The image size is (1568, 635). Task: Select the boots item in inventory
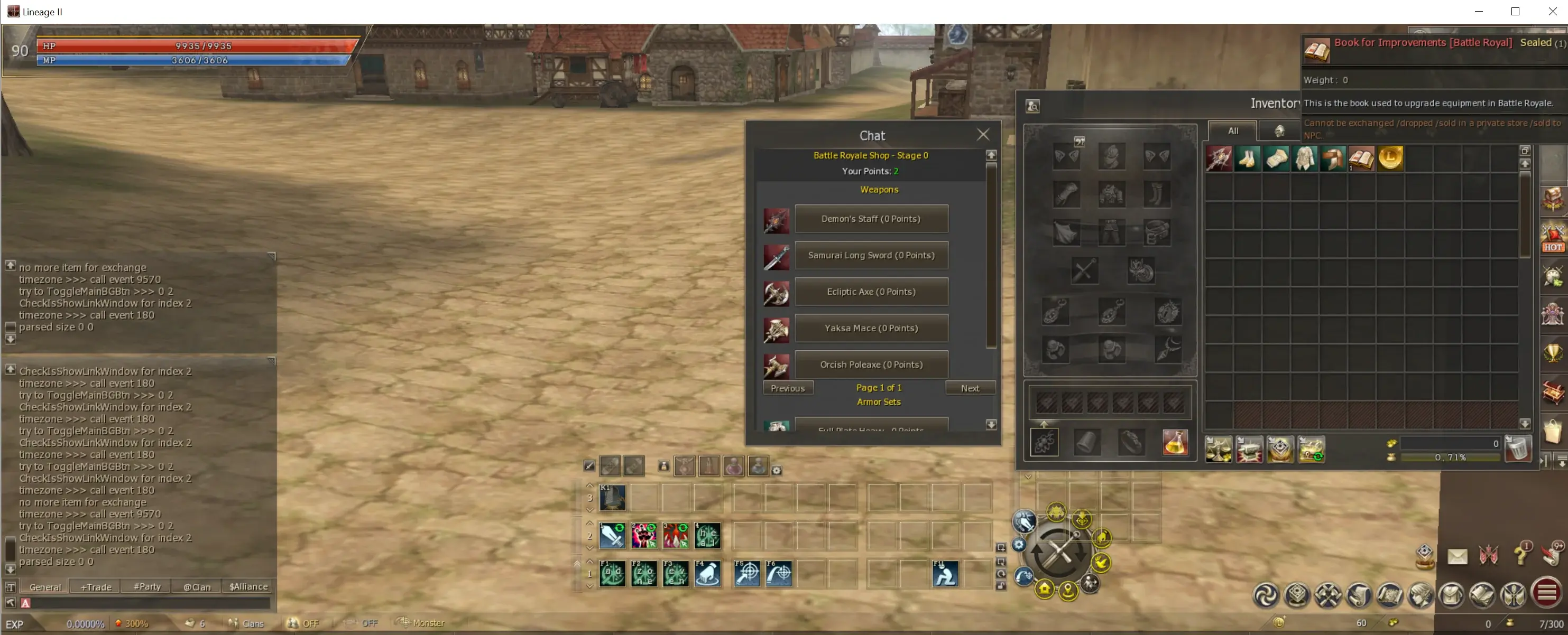coord(1247,158)
